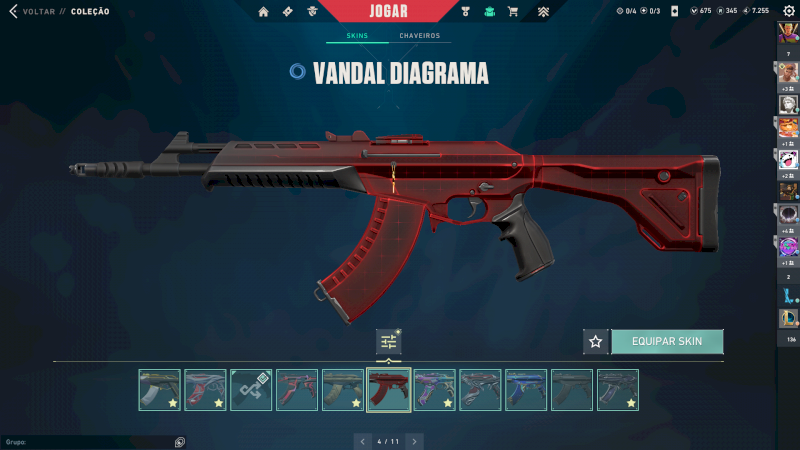Open the JOGAR play menu
800x450 pixels.
tap(389, 11)
